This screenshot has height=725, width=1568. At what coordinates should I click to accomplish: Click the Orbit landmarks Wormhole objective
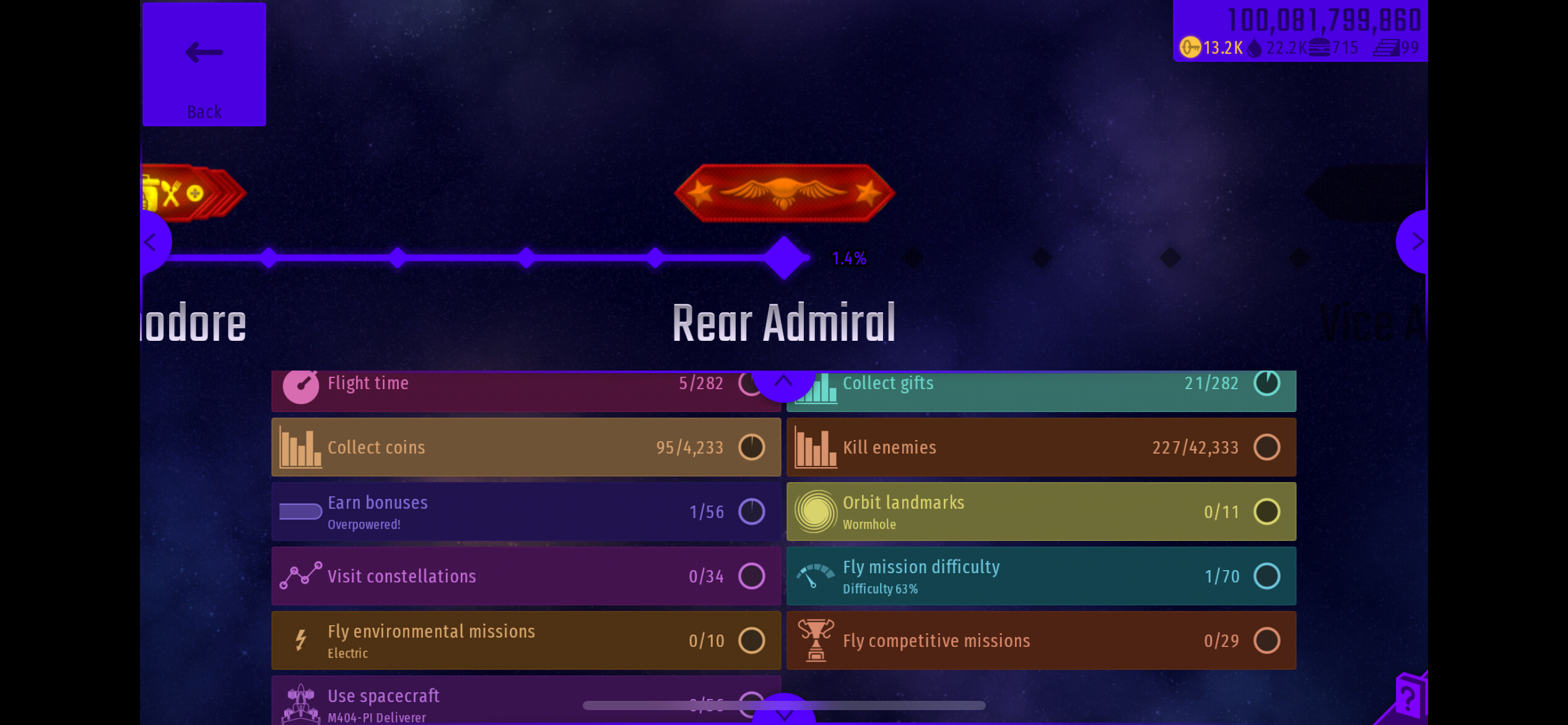click(1040, 512)
